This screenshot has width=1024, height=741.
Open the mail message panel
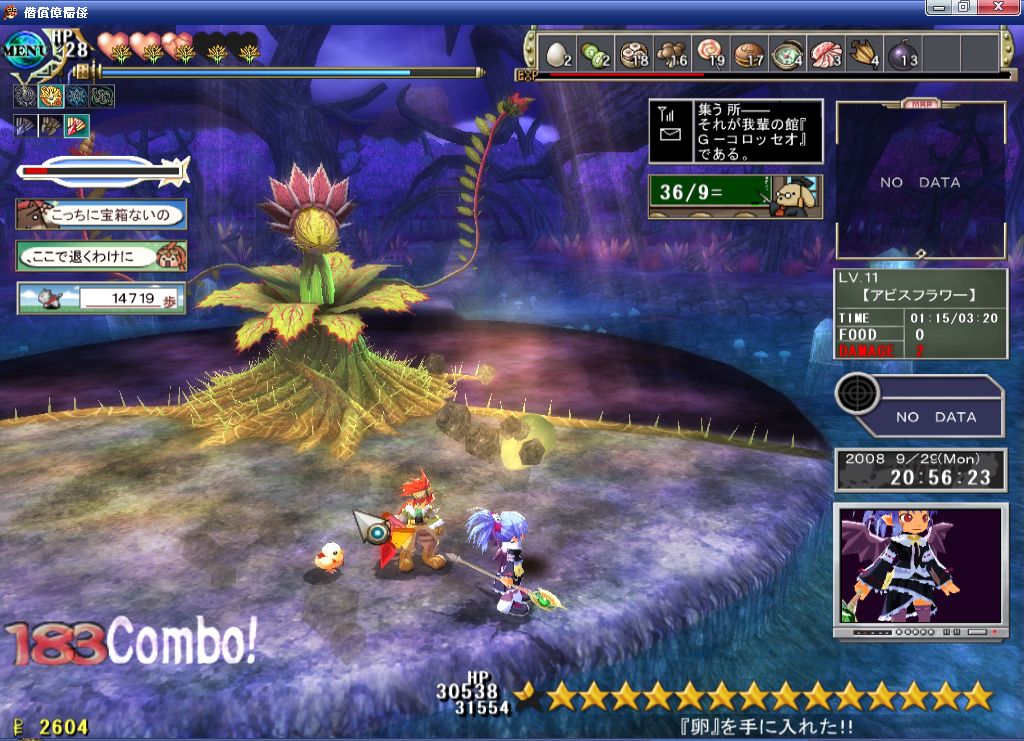pos(735,131)
